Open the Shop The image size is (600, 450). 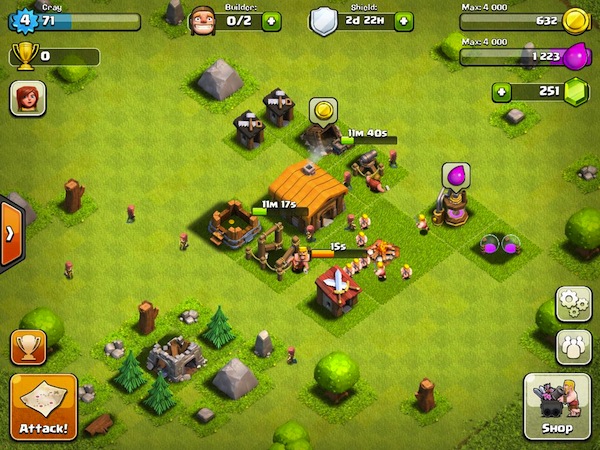[x=557, y=407]
